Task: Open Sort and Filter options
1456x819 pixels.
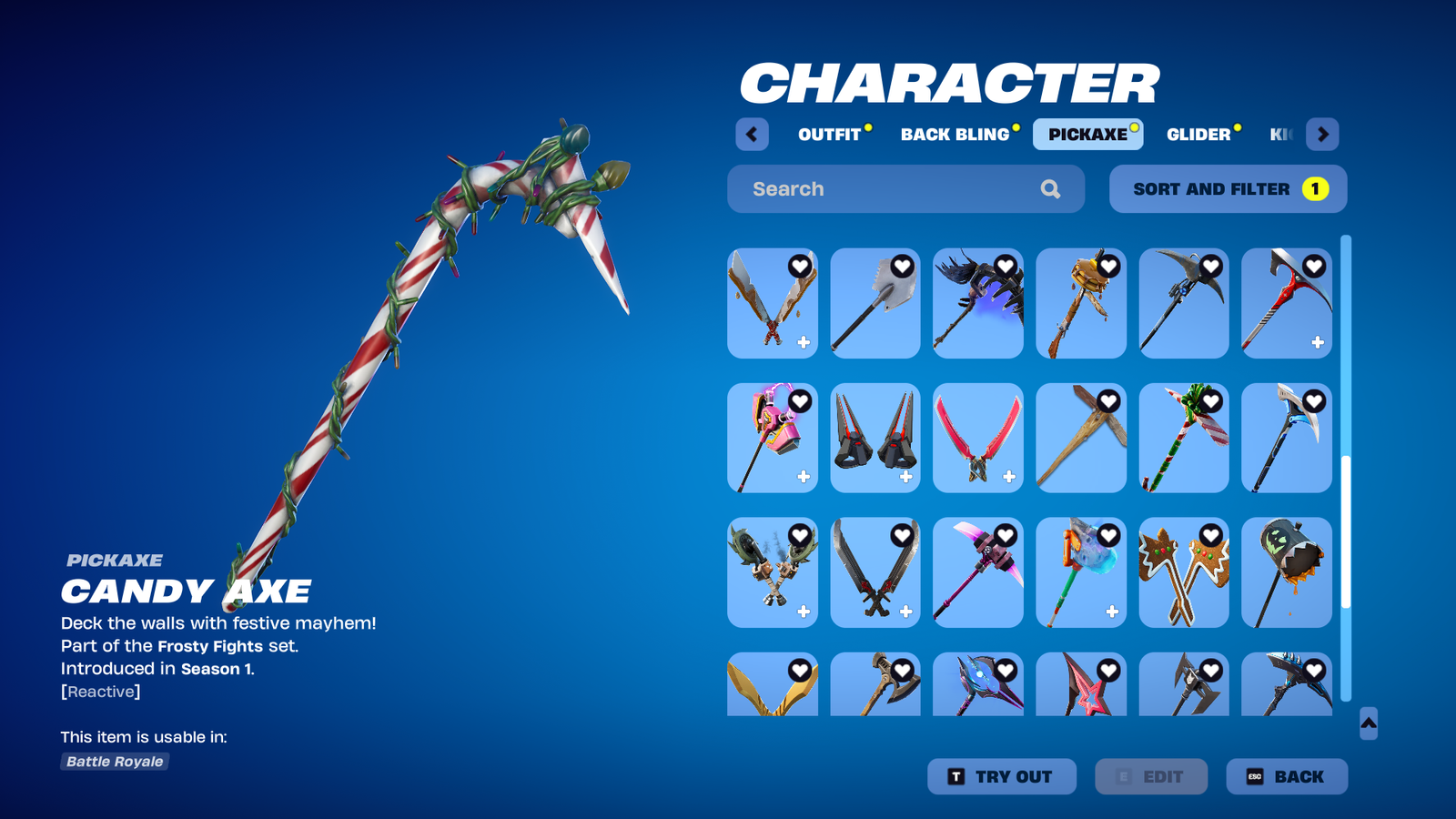Action: [x=1228, y=189]
